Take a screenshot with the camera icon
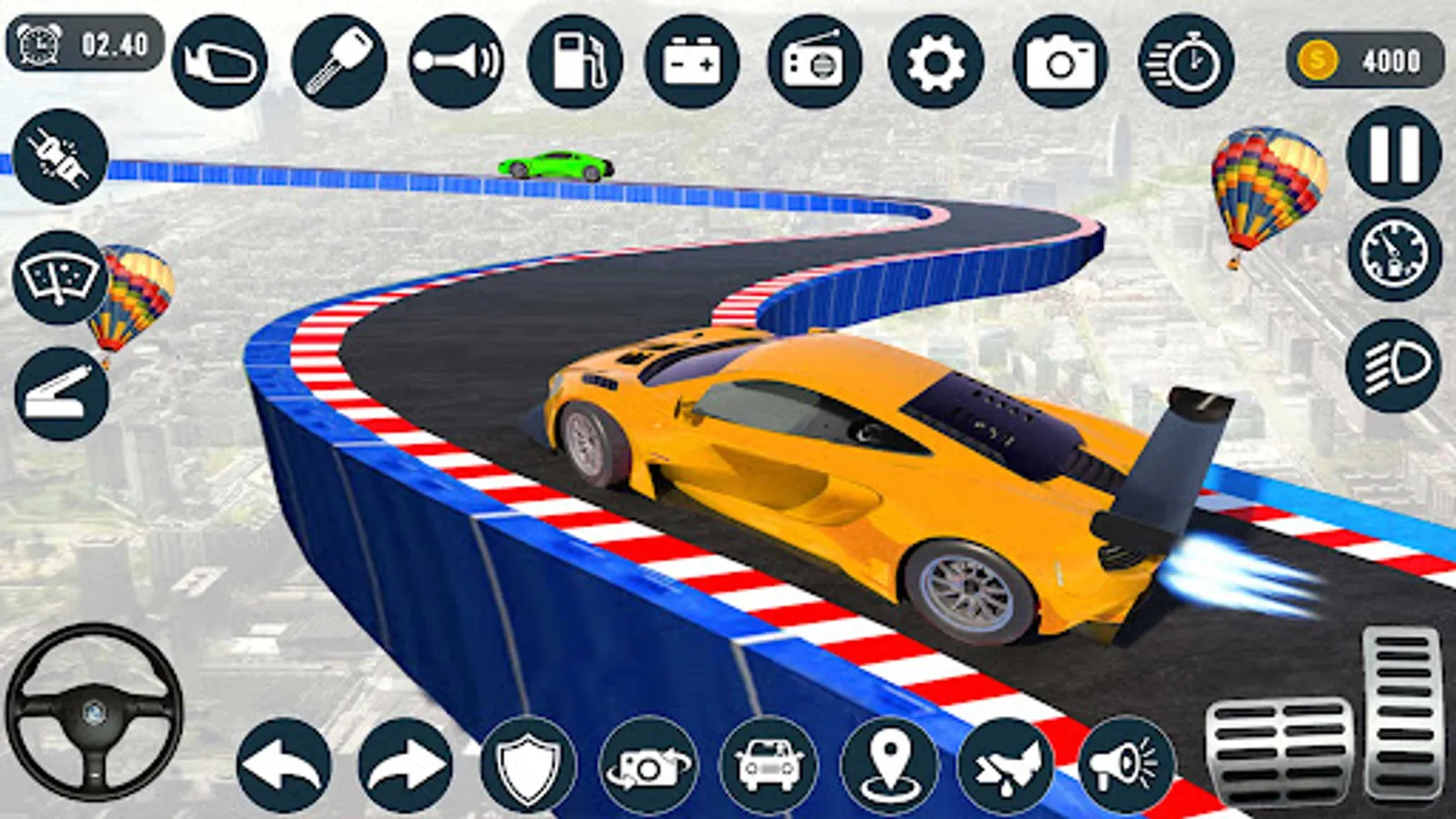Image resolution: width=1456 pixels, height=819 pixels. [x=1060, y=62]
